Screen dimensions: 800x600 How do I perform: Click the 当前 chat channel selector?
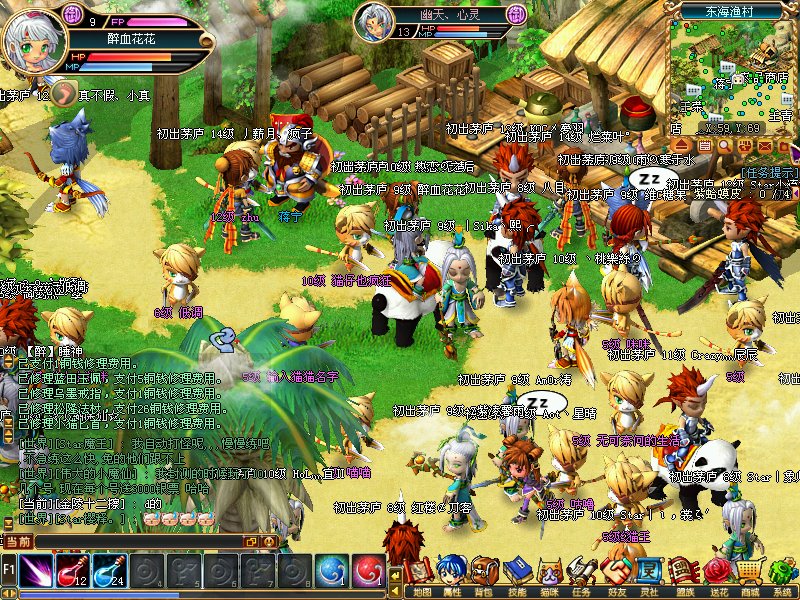18,541
